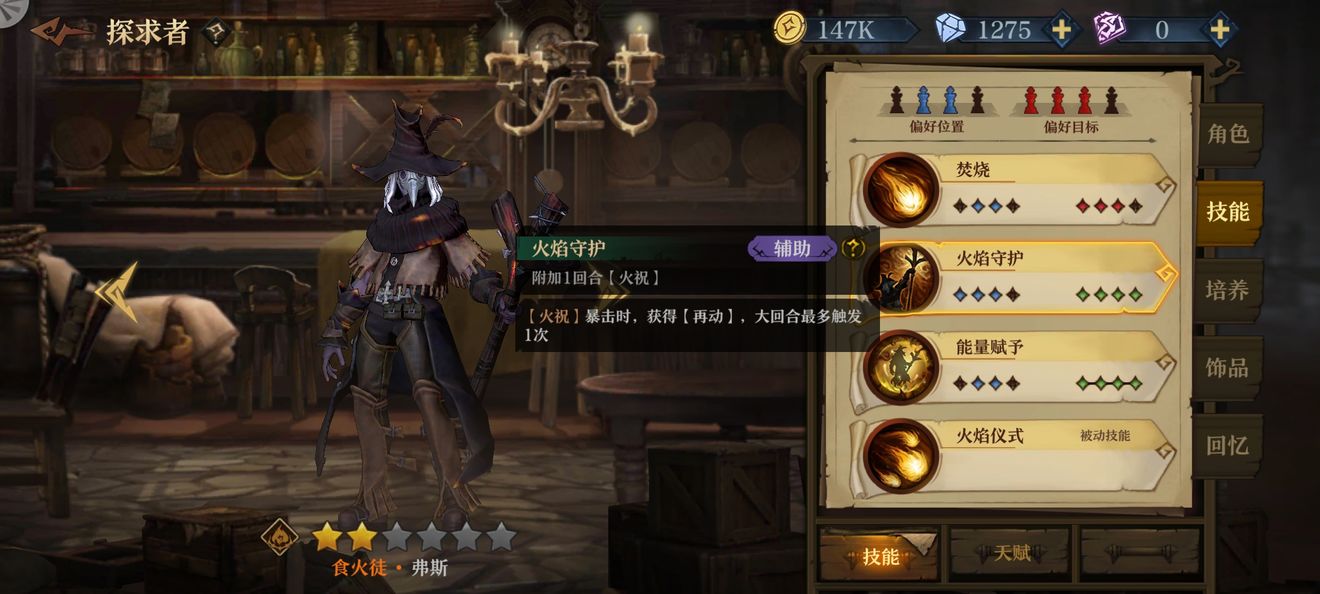Image resolution: width=1320 pixels, height=594 pixels.
Task: Add more gold coins with the plus button
Action: [x=1062, y=30]
